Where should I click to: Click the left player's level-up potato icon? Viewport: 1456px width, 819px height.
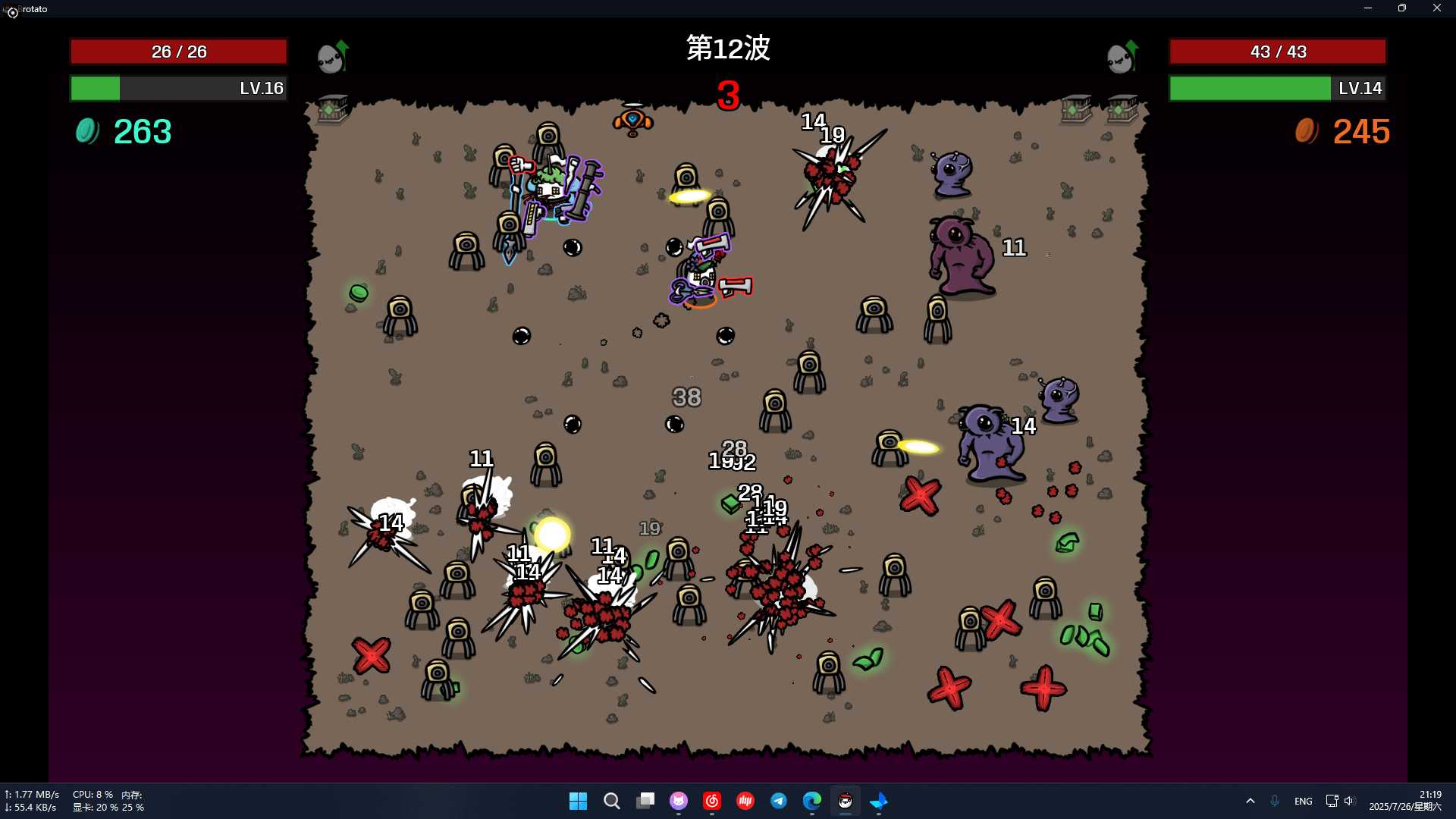click(332, 57)
